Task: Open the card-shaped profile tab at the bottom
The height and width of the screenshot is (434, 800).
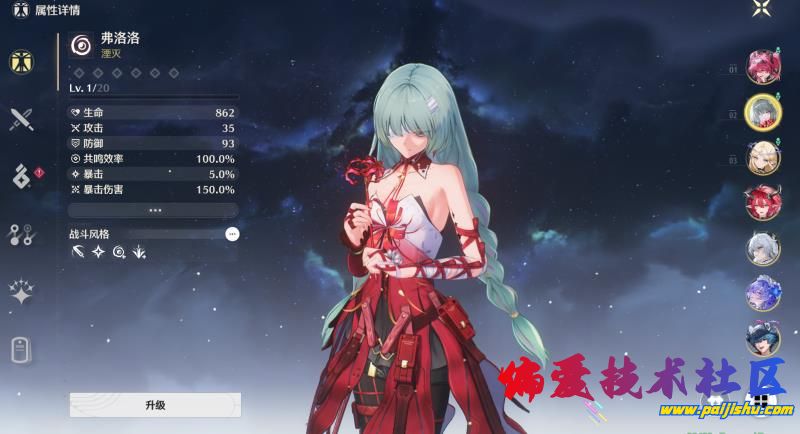Action: tap(21, 350)
